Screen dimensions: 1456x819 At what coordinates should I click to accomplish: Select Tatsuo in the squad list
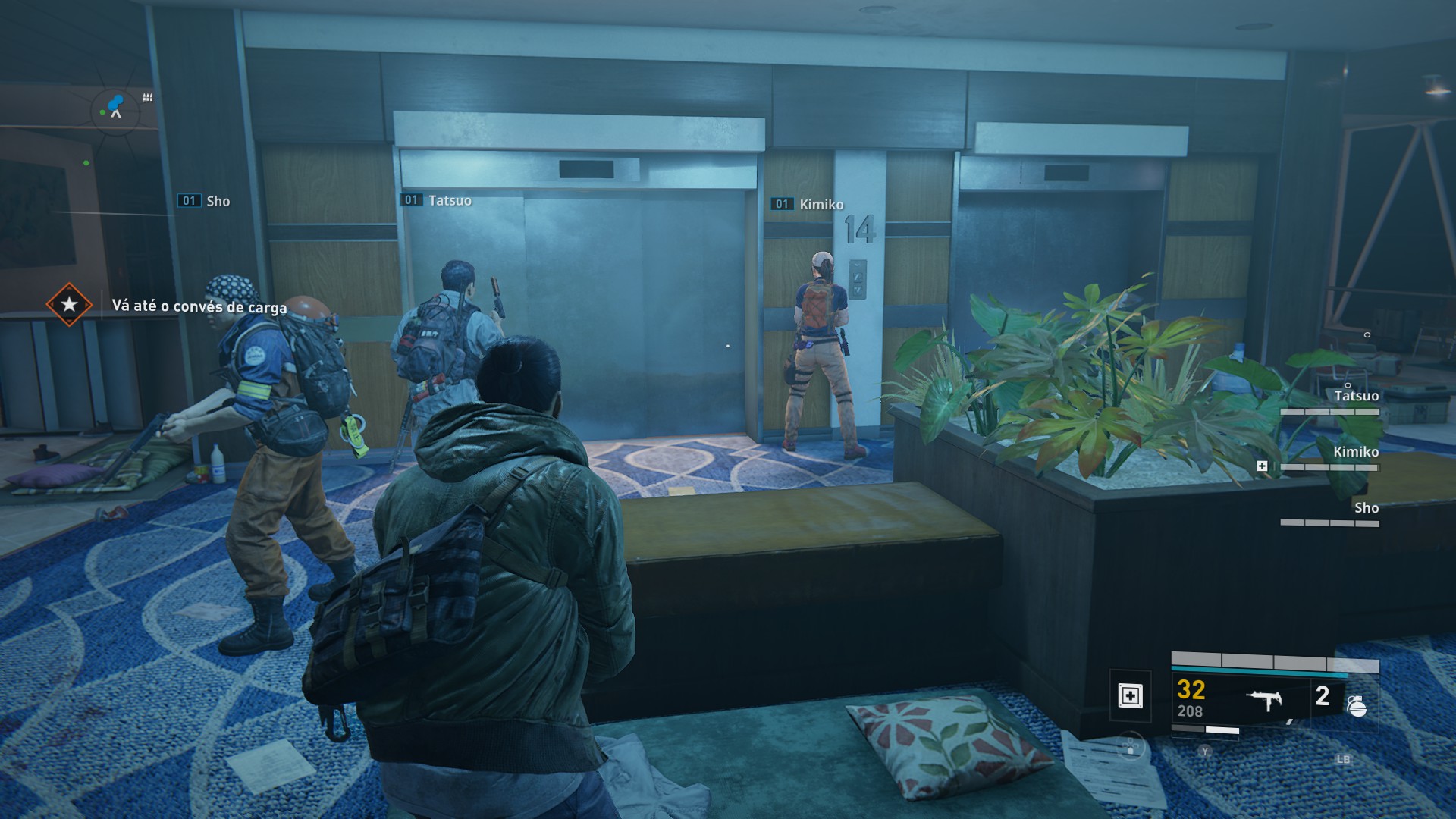pyautogui.click(x=1356, y=396)
